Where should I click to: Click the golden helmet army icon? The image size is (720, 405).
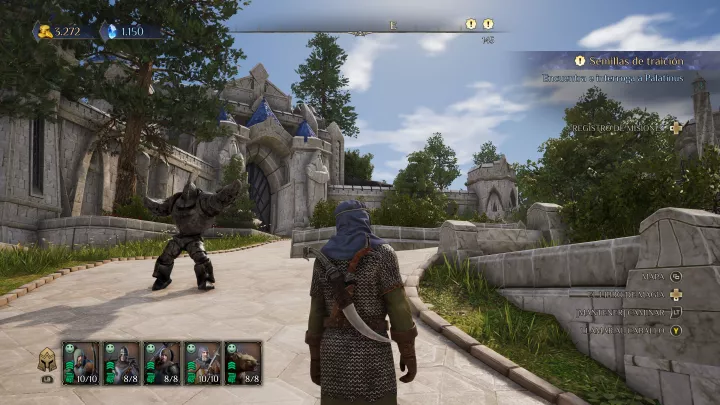coord(46,361)
